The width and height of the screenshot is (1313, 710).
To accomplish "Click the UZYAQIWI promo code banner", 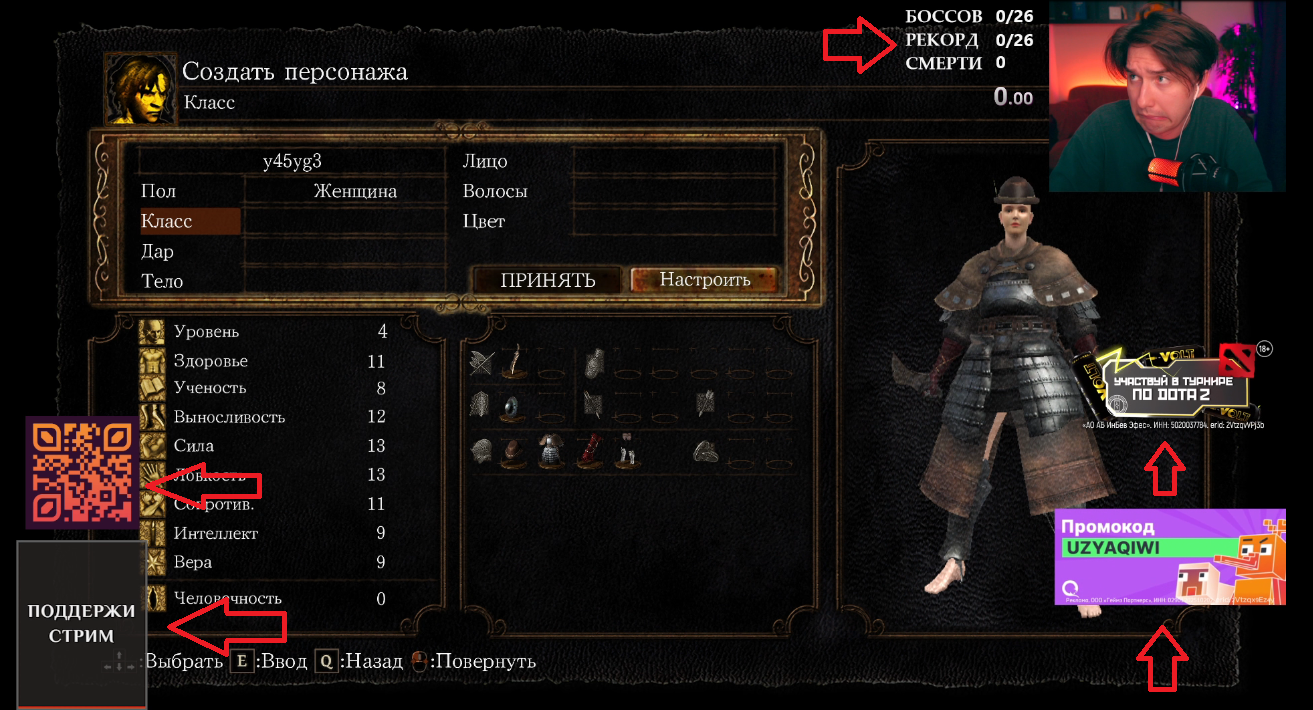I will [1169, 556].
